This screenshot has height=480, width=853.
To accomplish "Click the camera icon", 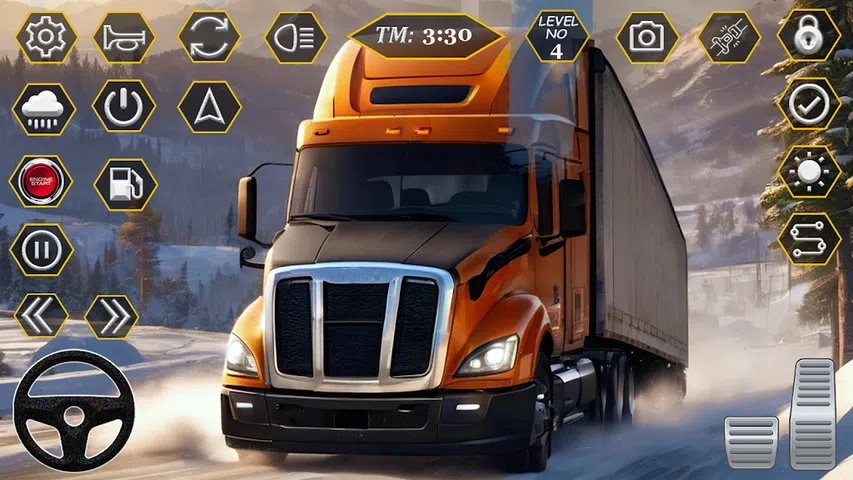I will pos(647,38).
